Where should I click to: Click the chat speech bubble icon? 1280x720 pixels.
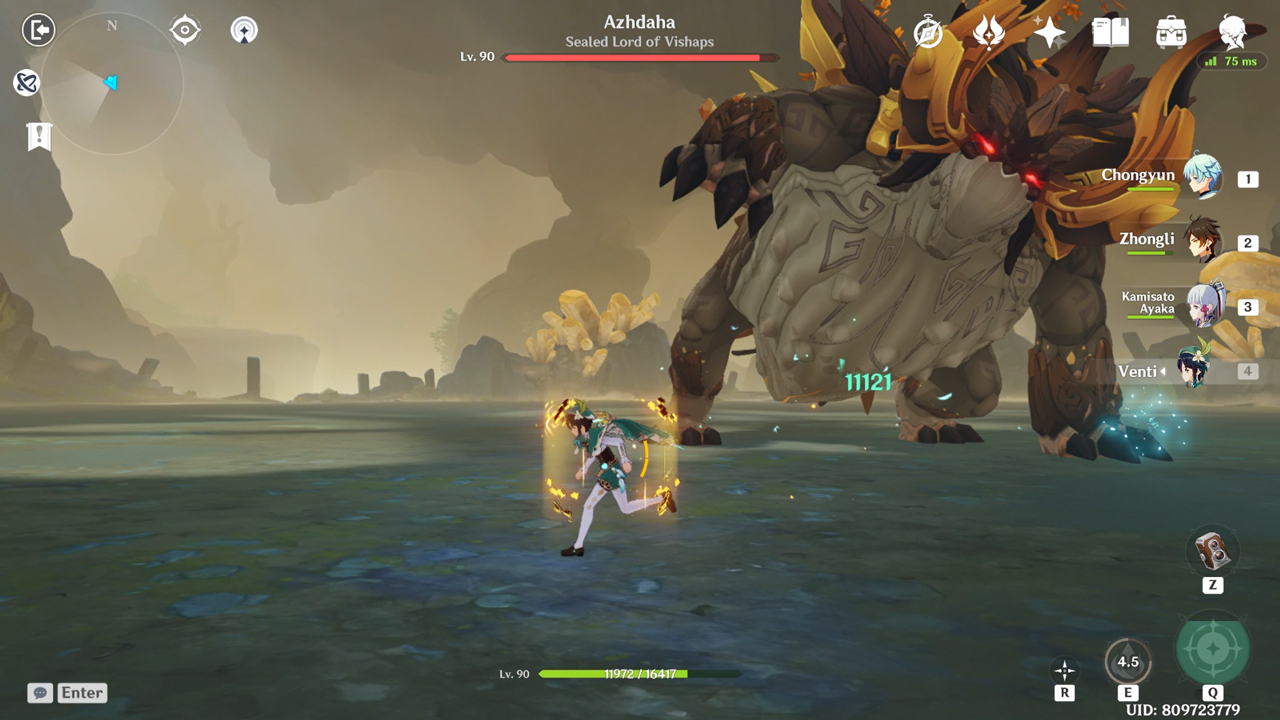pos(39,692)
